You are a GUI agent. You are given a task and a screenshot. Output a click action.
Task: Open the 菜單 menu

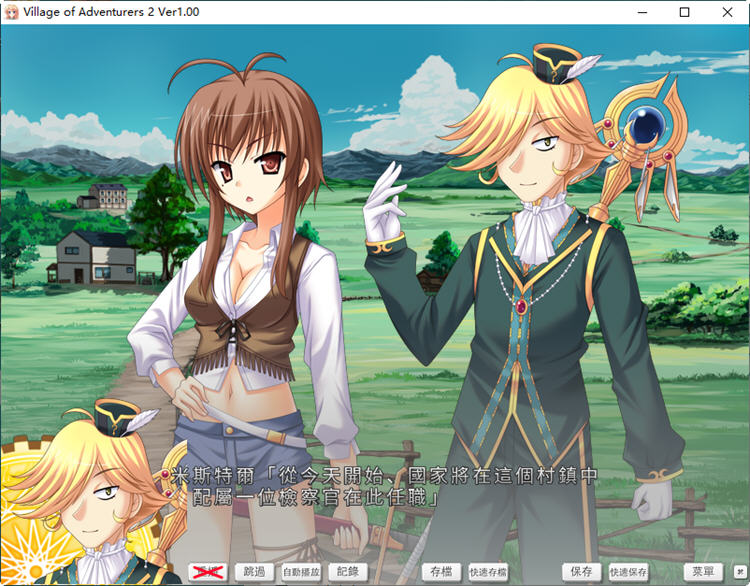point(703,572)
